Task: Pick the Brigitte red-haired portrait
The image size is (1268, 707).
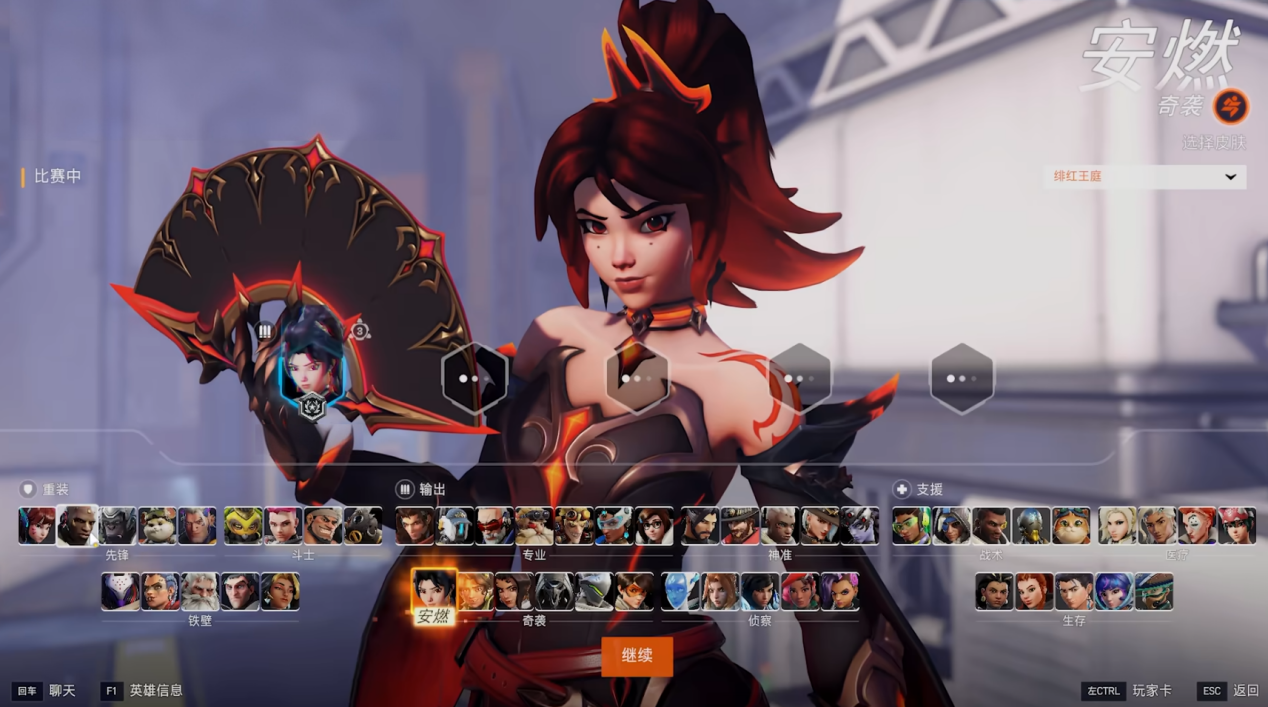Action: click(1034, 592)
